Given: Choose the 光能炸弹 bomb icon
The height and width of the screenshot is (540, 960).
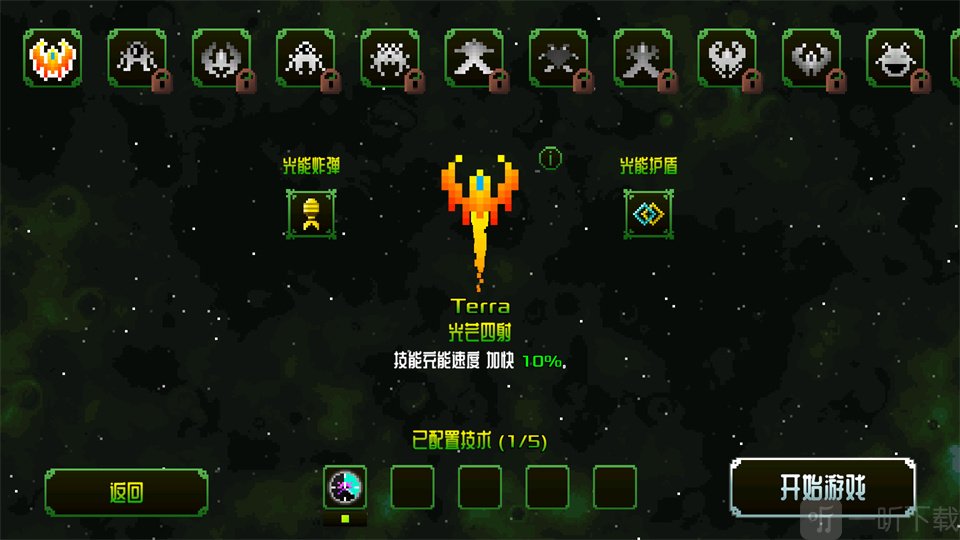Looking at the screenshot, I should (x=311, y=213).
